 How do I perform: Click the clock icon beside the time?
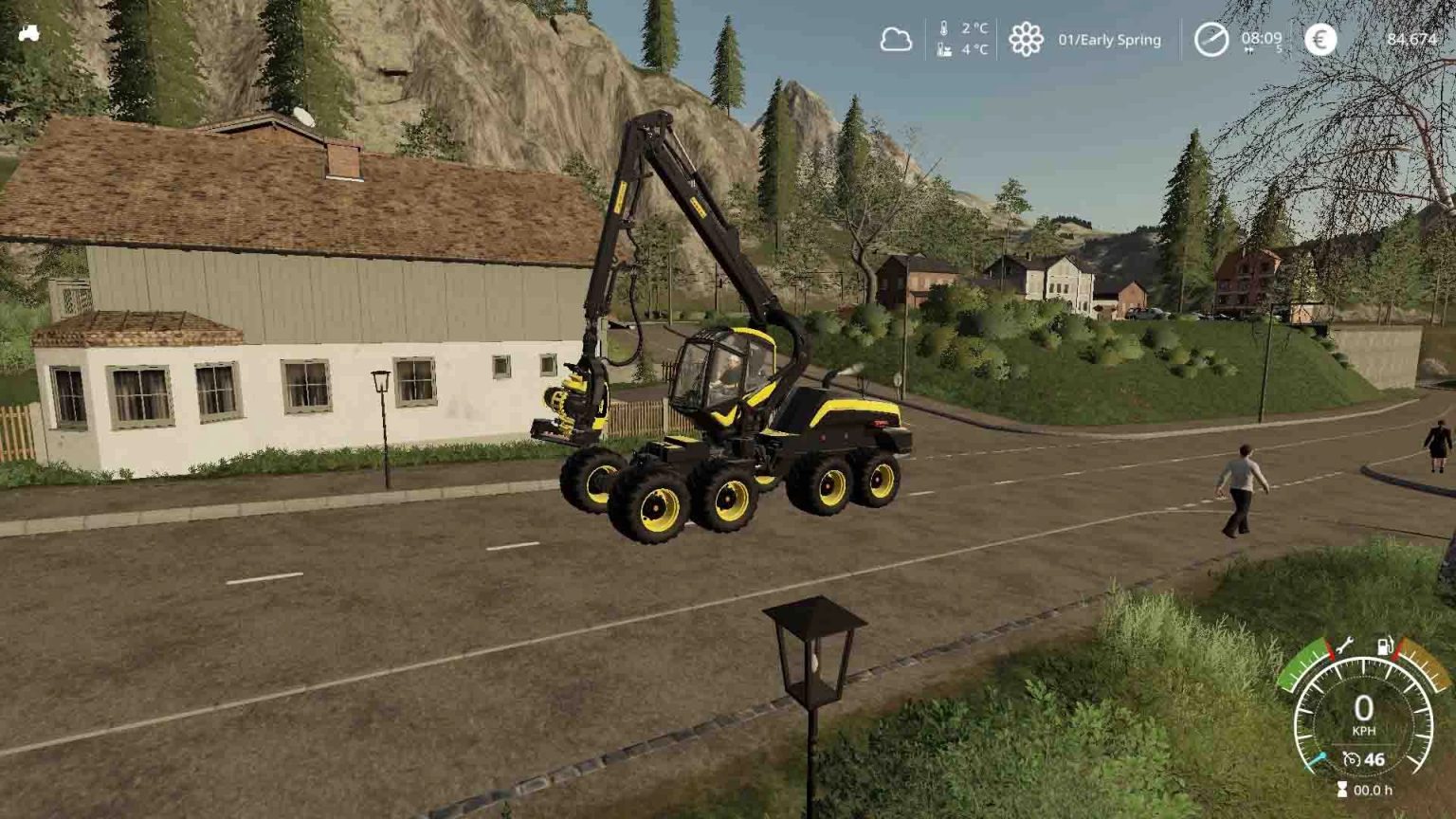pos(1210,40)
